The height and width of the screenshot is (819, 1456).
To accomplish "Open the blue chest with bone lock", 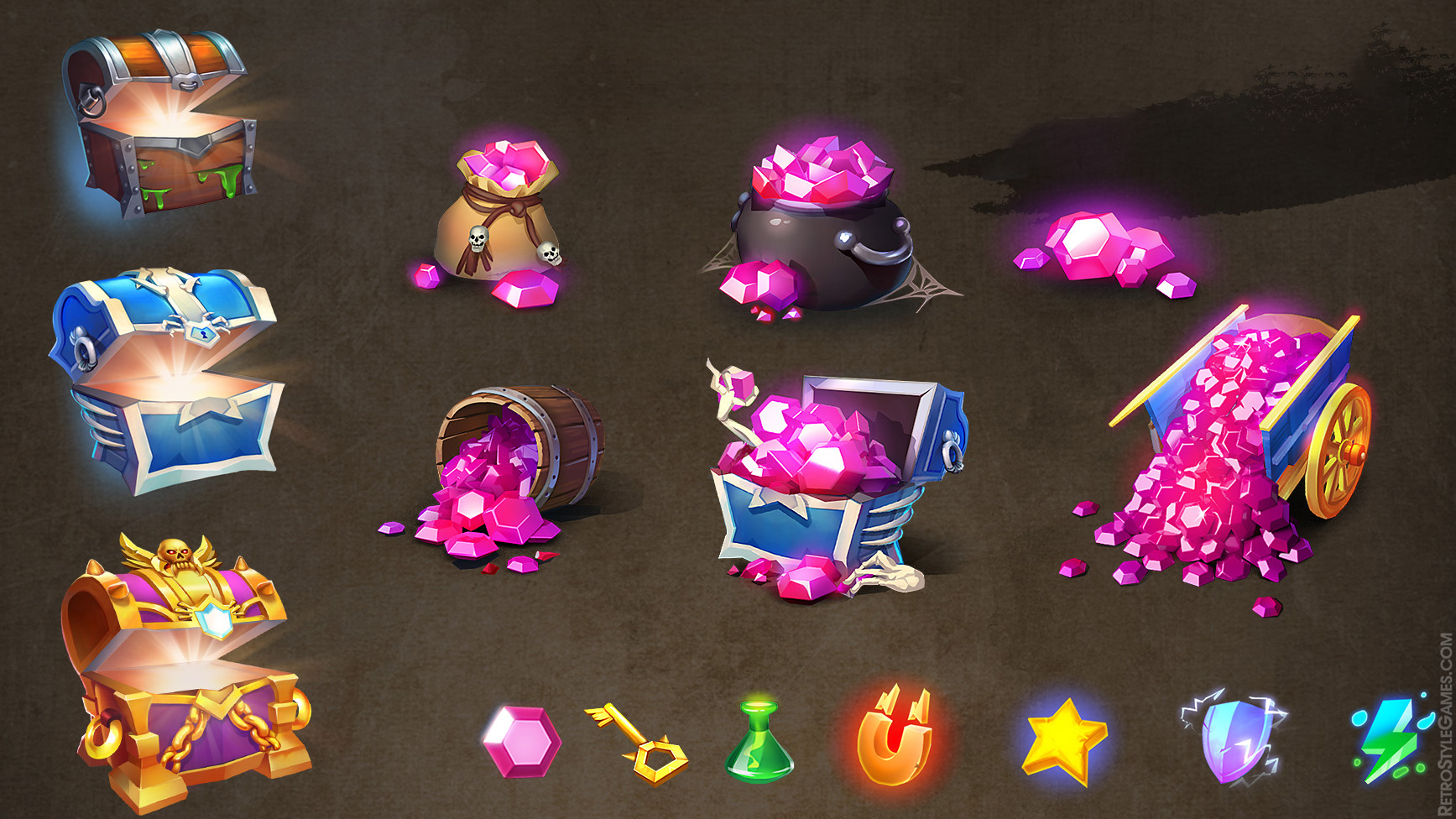I will point(168,379).
